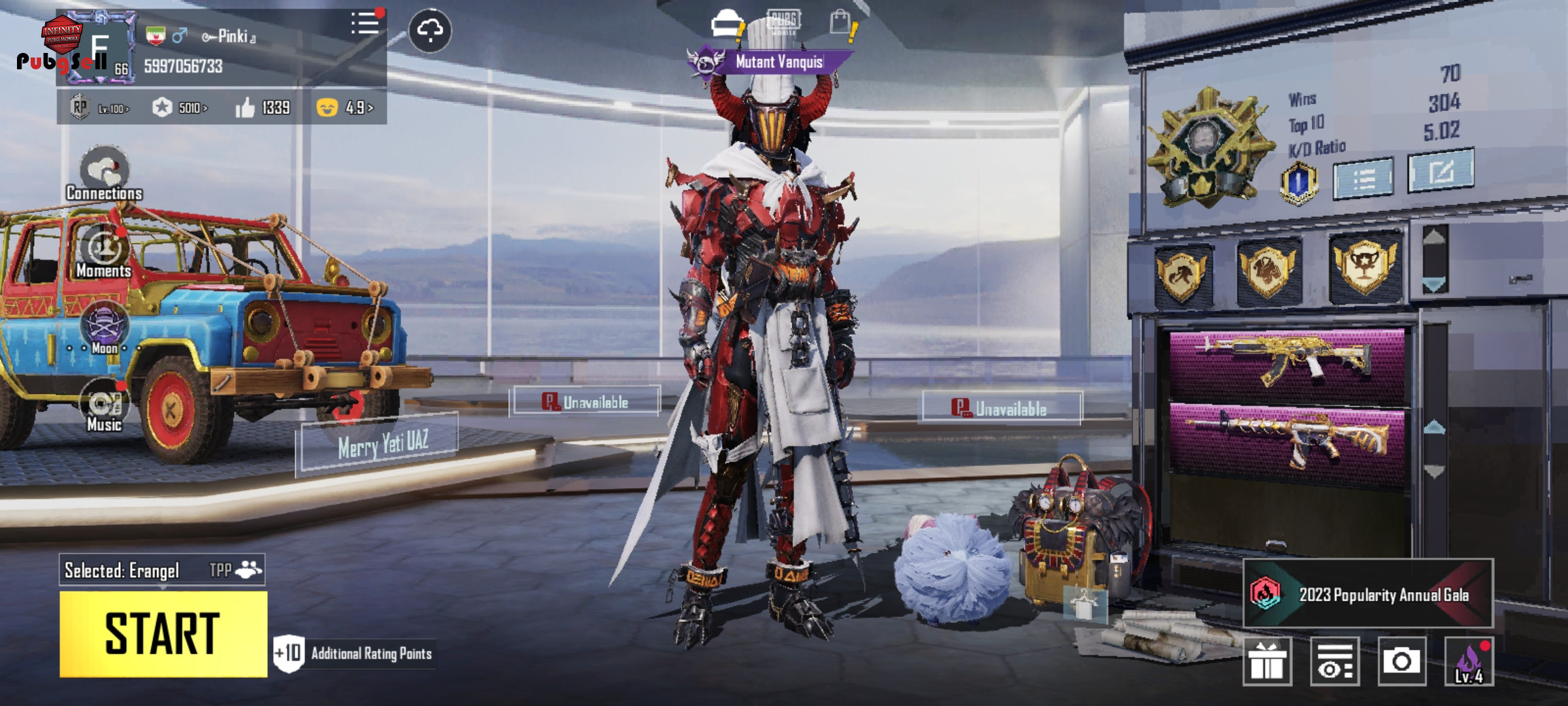Viewport: 1568px width, 706px height.
Task: Open the helmet icon at top center
Action: (x=726, y=24)
